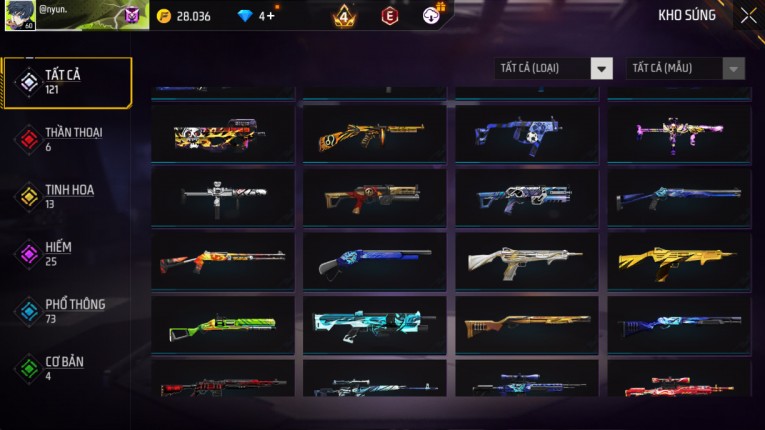
Task: Click the gold coin balance icon
Action: pyautogui.click(x=164, y=16)
